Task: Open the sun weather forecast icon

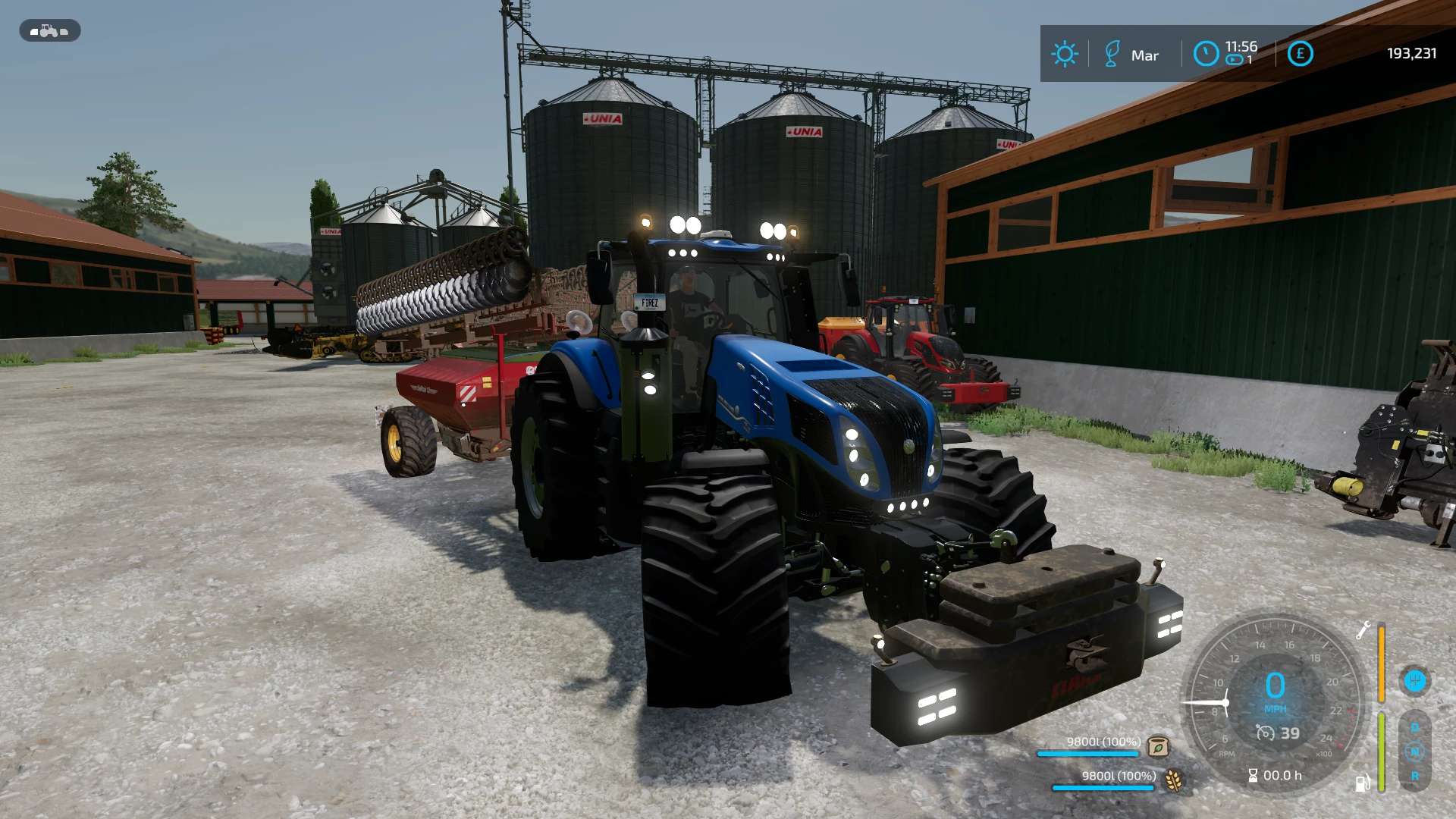Action: click(x=1064, y=54)
